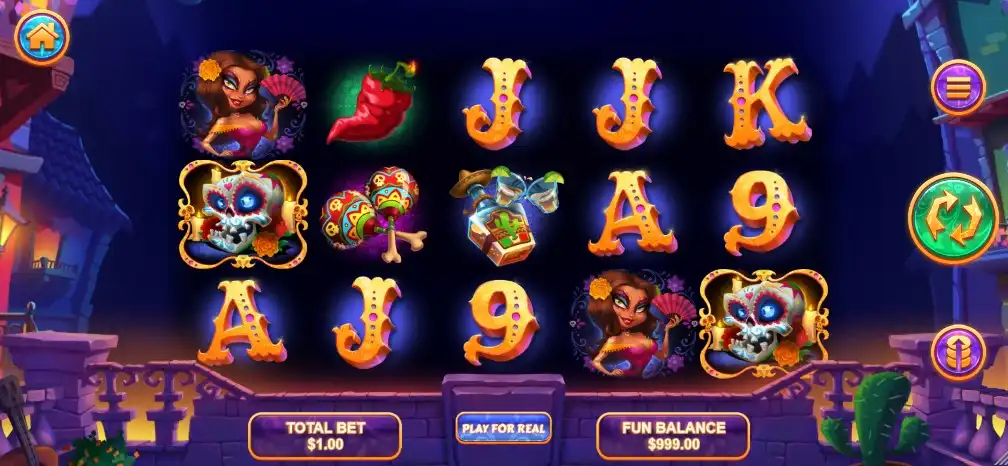Spin the reels with the green button
This screenshot has width=1008, height=466.
[x=953, y=219]
